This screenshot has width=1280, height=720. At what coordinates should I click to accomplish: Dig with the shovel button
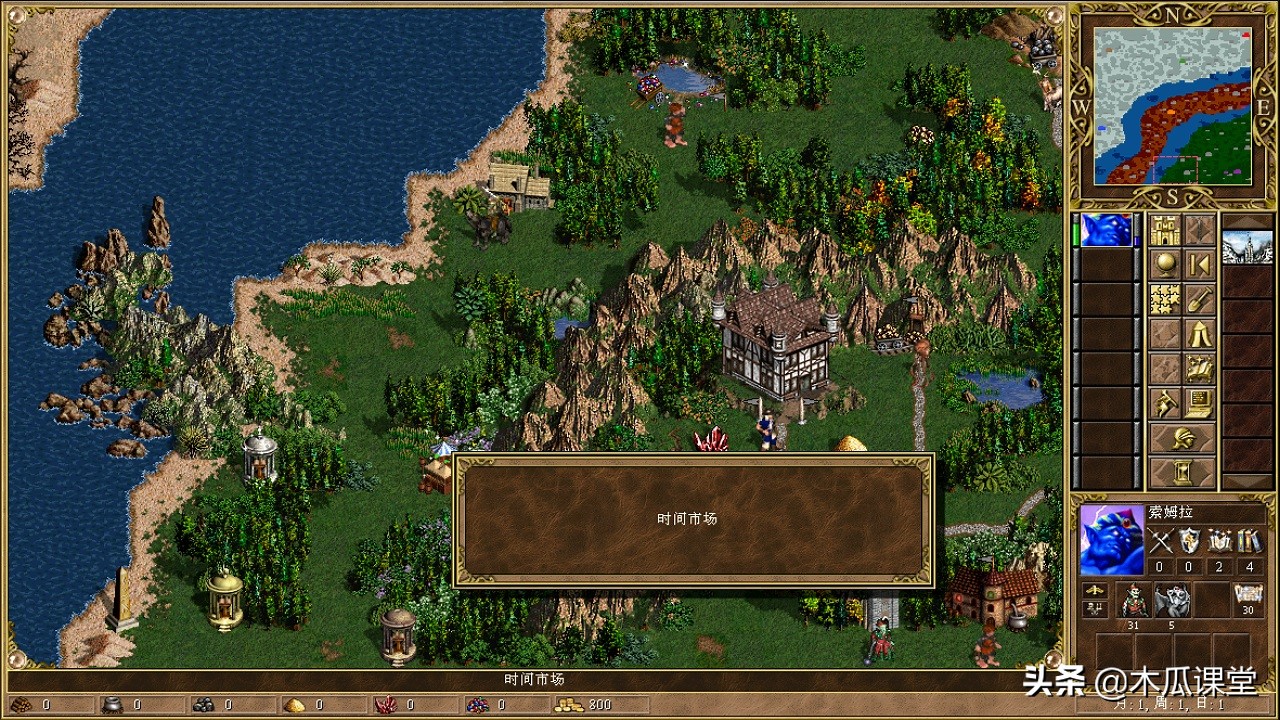[1200, 299]
